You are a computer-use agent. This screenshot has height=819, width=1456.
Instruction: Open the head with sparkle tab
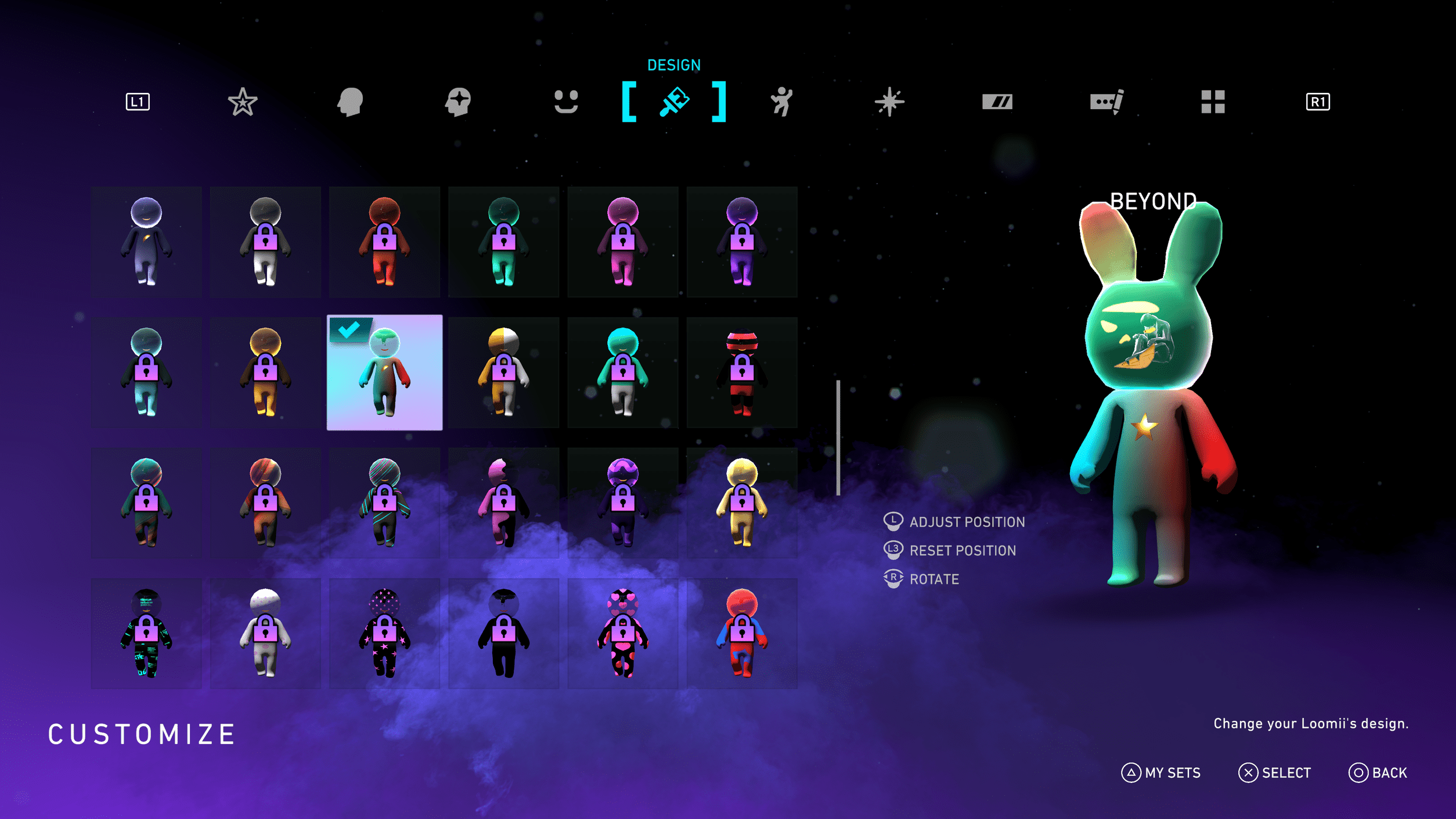(458, 102)
